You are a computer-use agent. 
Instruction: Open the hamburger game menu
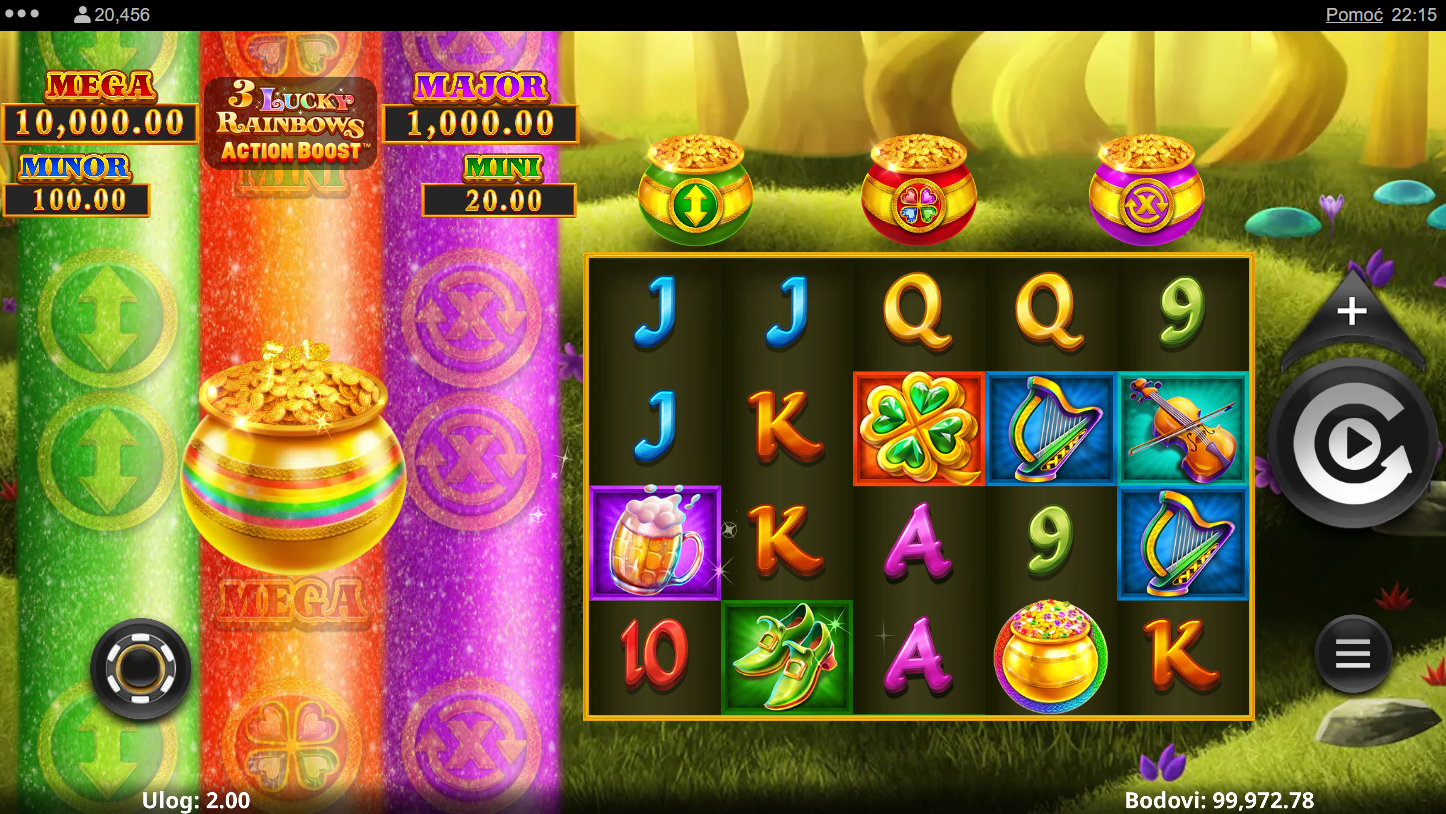(x=1352, y=655)
